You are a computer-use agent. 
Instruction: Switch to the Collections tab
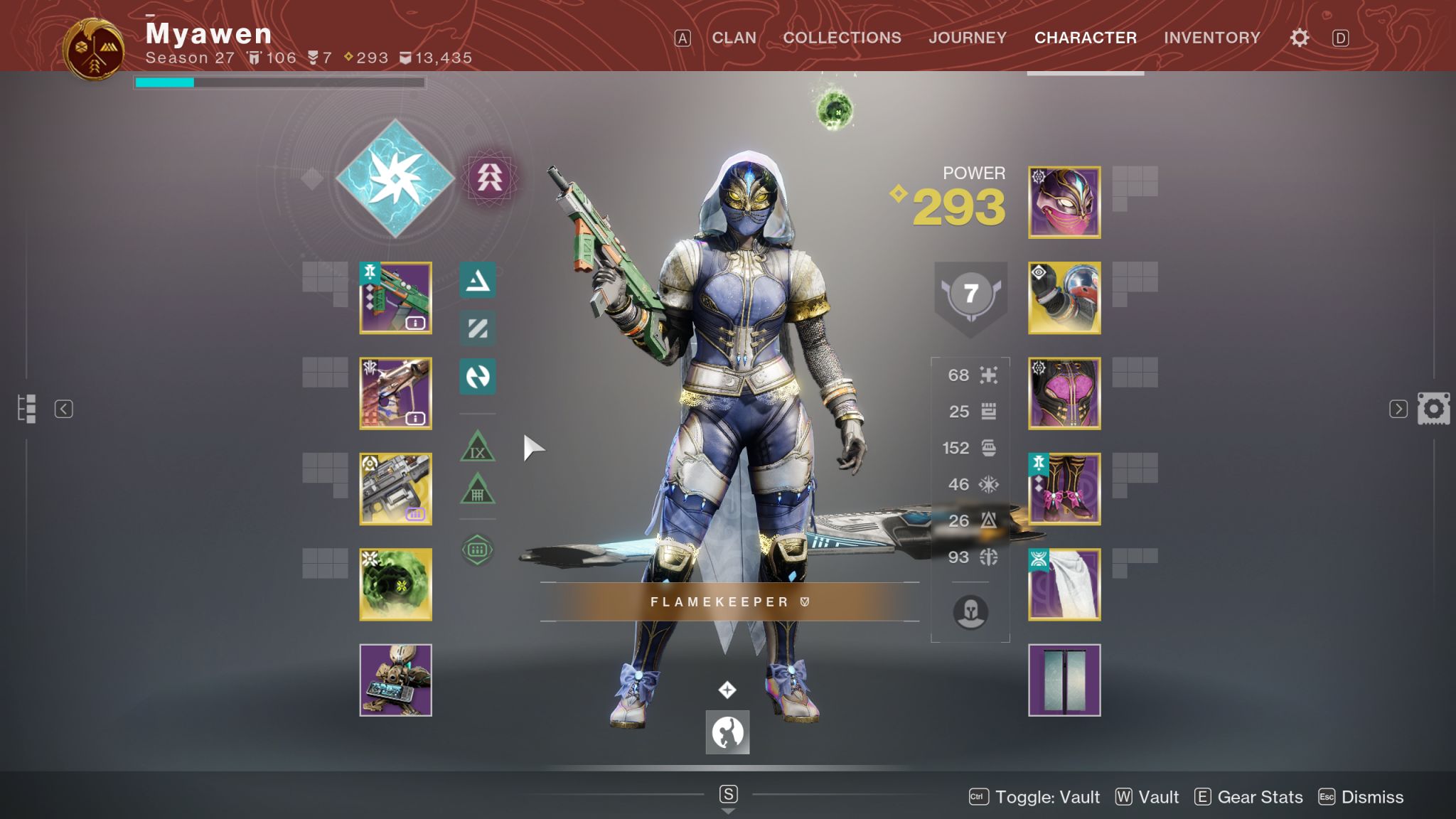pyautogui.click(x=842, y=38)
